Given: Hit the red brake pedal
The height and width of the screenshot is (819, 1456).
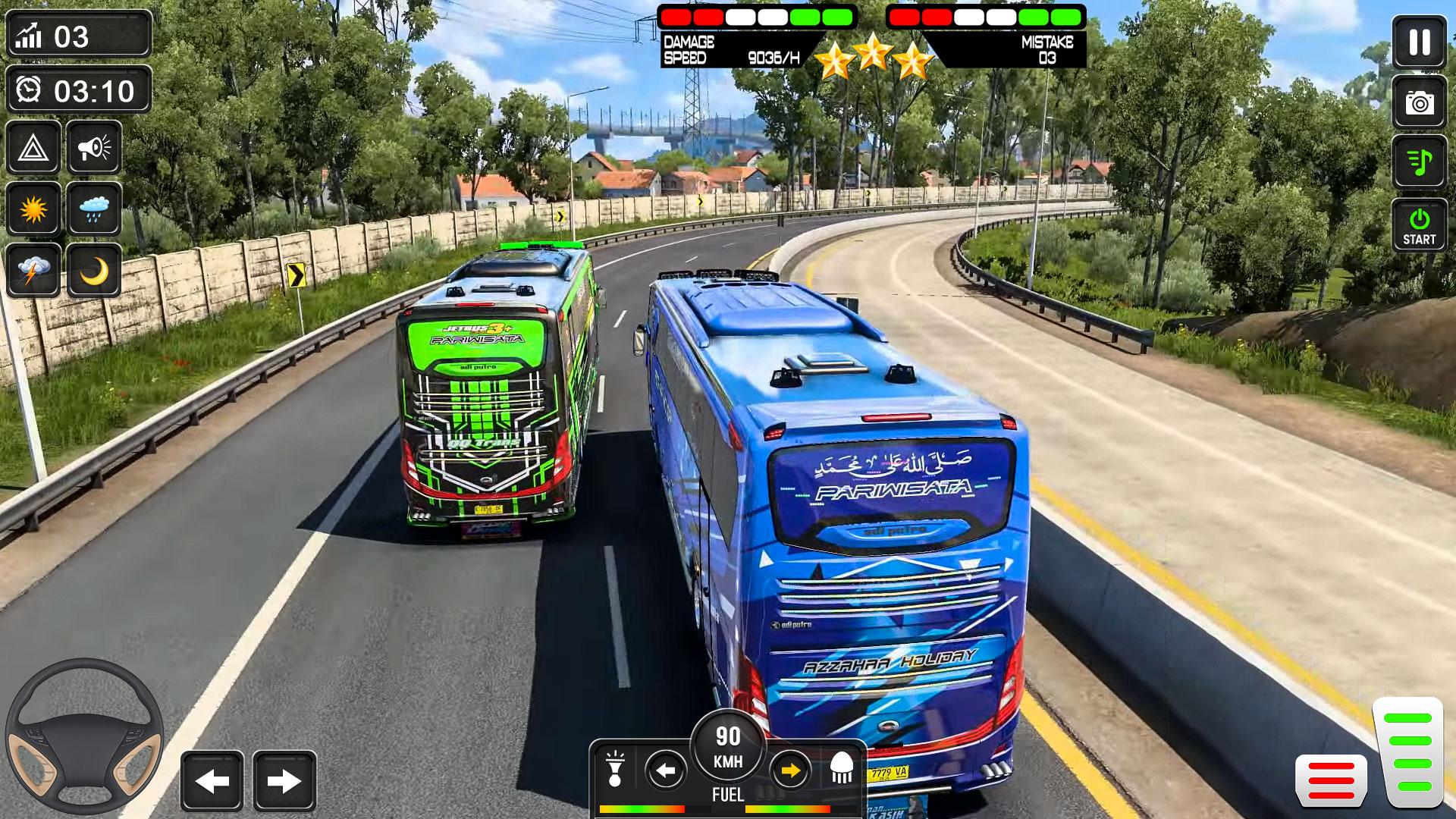Looking at the screenshot, I should pos(1331,780).
